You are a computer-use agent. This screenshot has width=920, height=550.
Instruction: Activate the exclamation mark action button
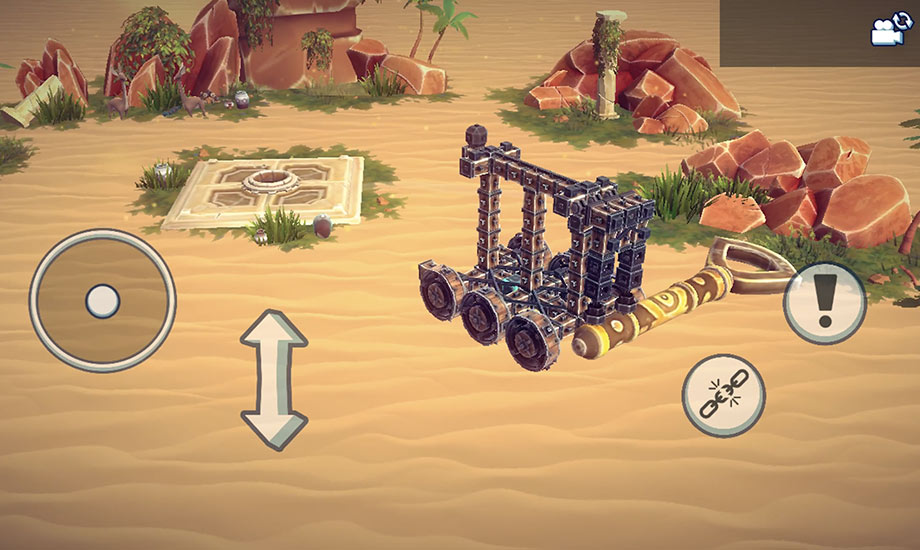(824, 303)
